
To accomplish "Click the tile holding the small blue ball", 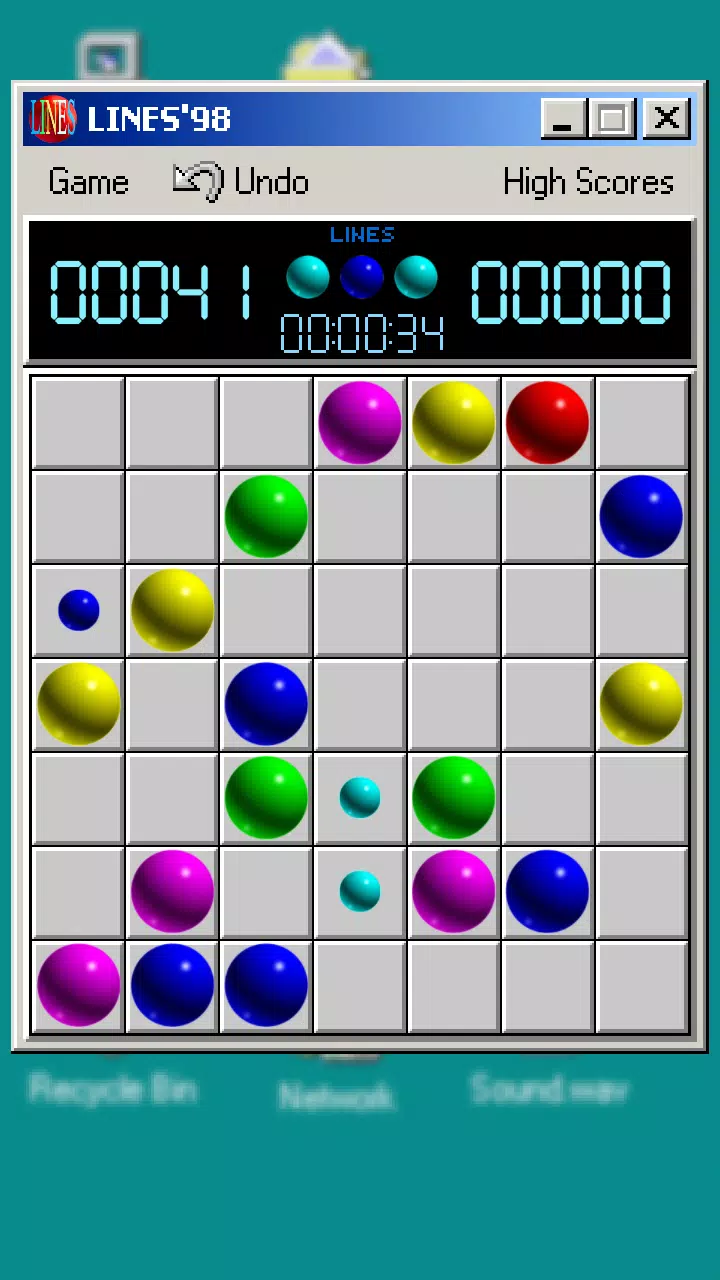I will [x=78, y=610].
